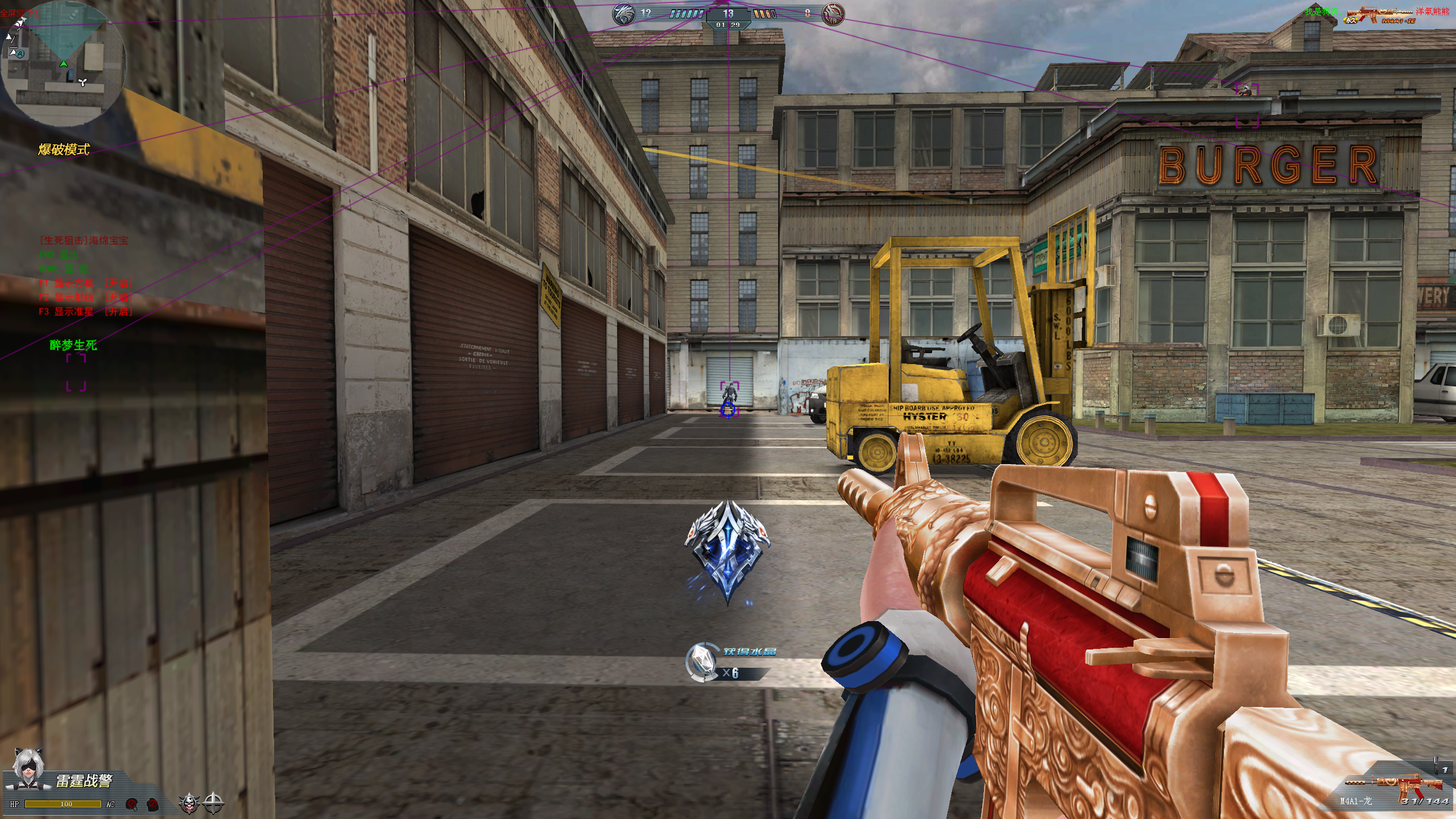Toggle the F1 显示方框 overlay option
The height and width of the screenshot is (819, 1456).
[85, 283]
